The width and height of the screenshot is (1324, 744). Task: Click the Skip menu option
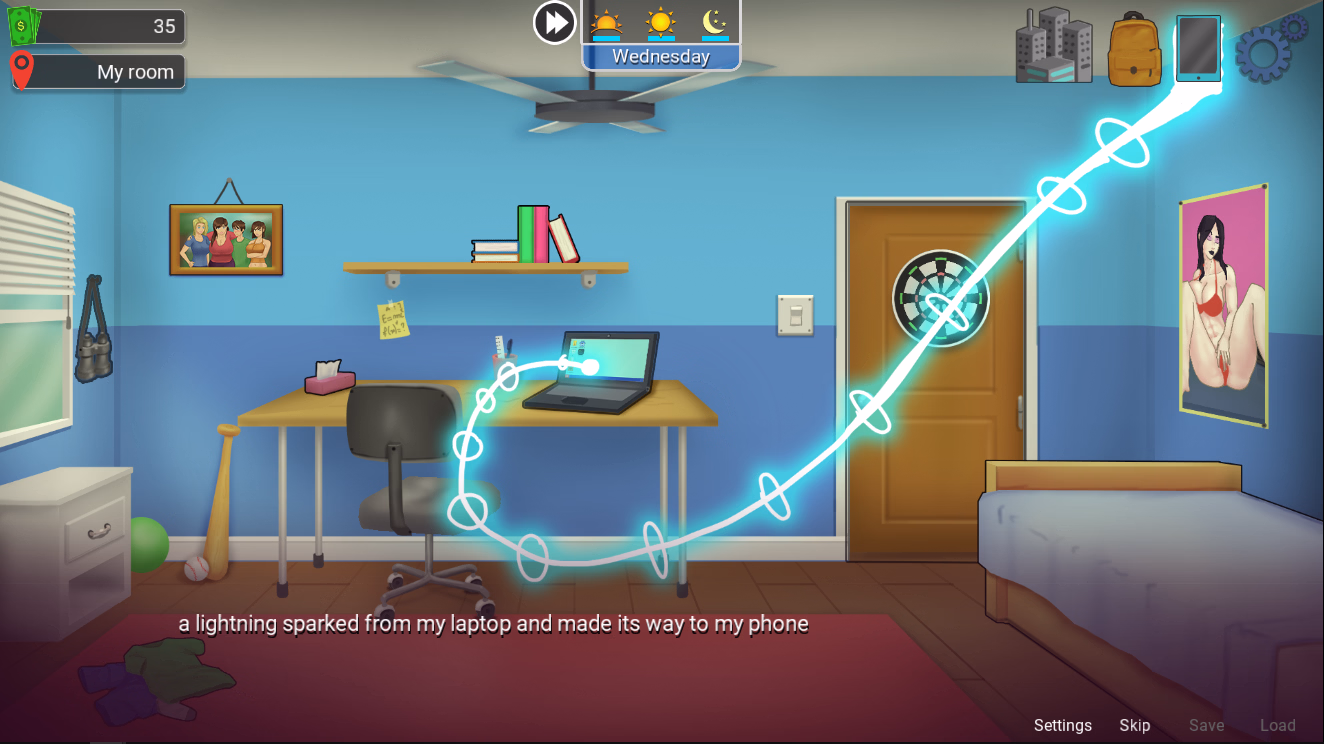click(1135, 725)
